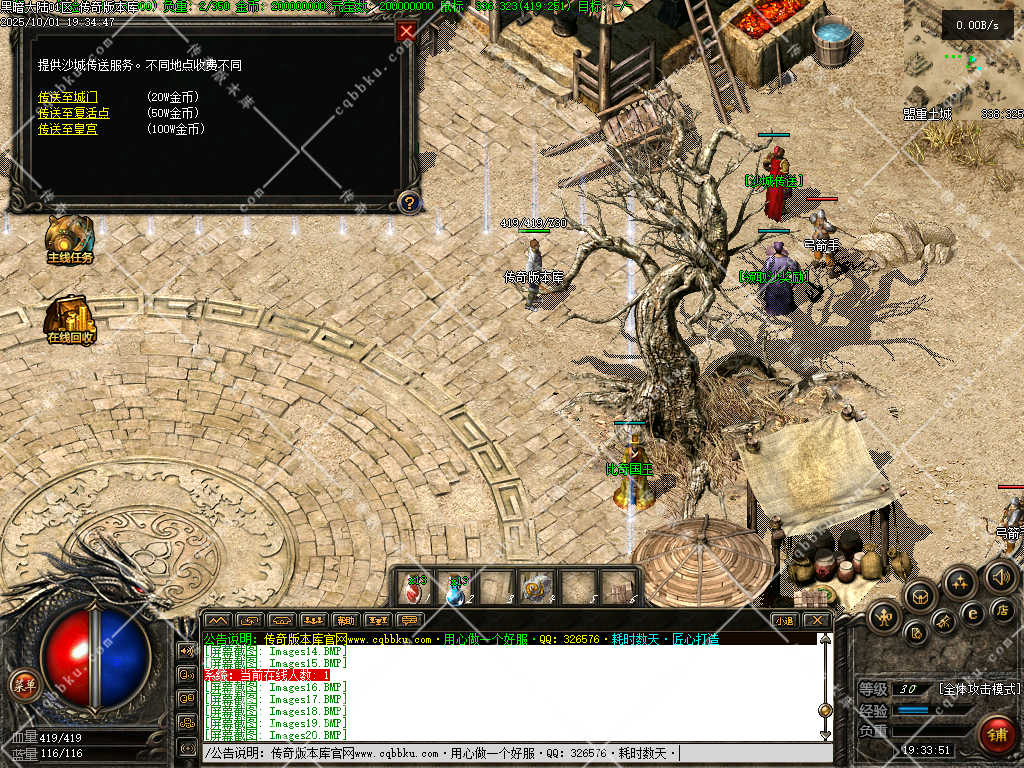Click the red 铺 stall button
The width and height of the screenshot is (1024, 768).
[995, 732]
